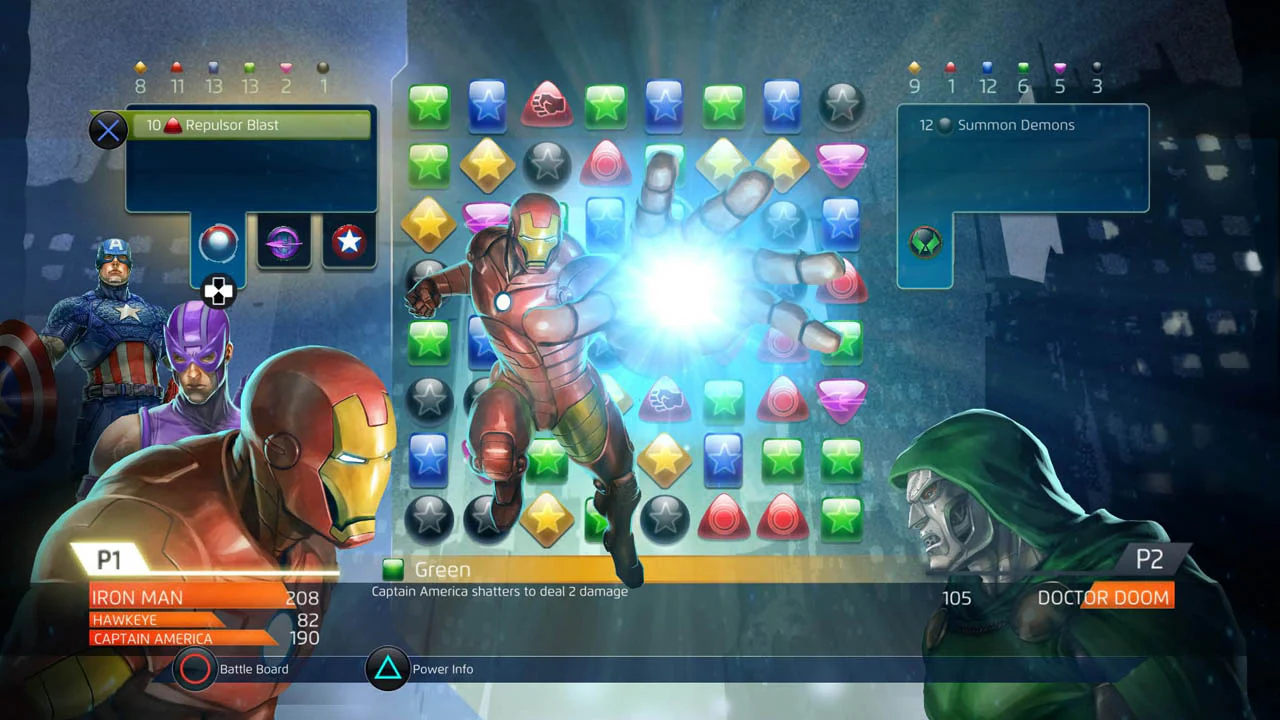The width and height of the screenshot is (1280, 720).
Task: Select Hawkeye's purple arrow power icon
Action: [x=283, y=242]
